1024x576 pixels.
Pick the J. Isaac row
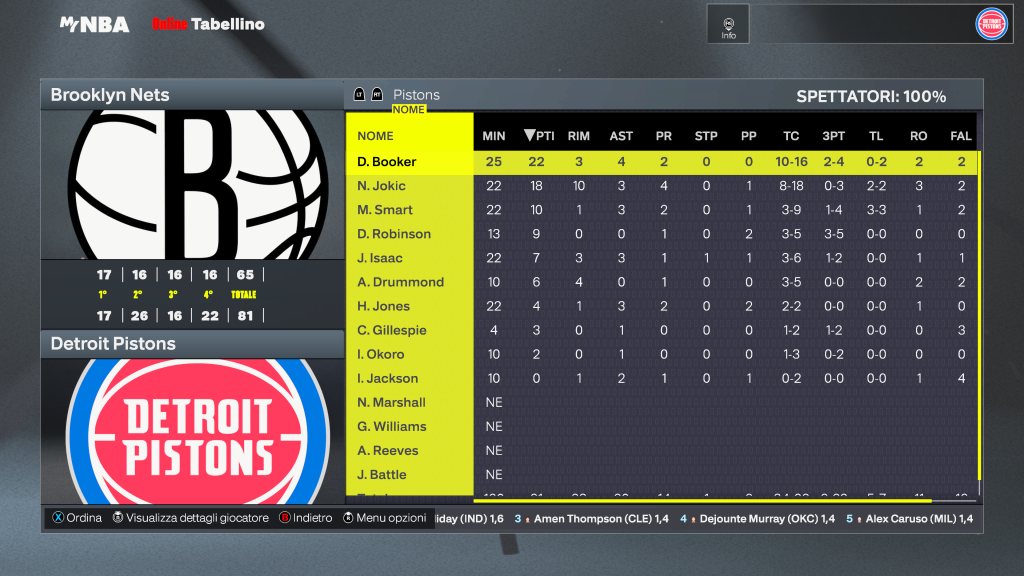(380, 258)
